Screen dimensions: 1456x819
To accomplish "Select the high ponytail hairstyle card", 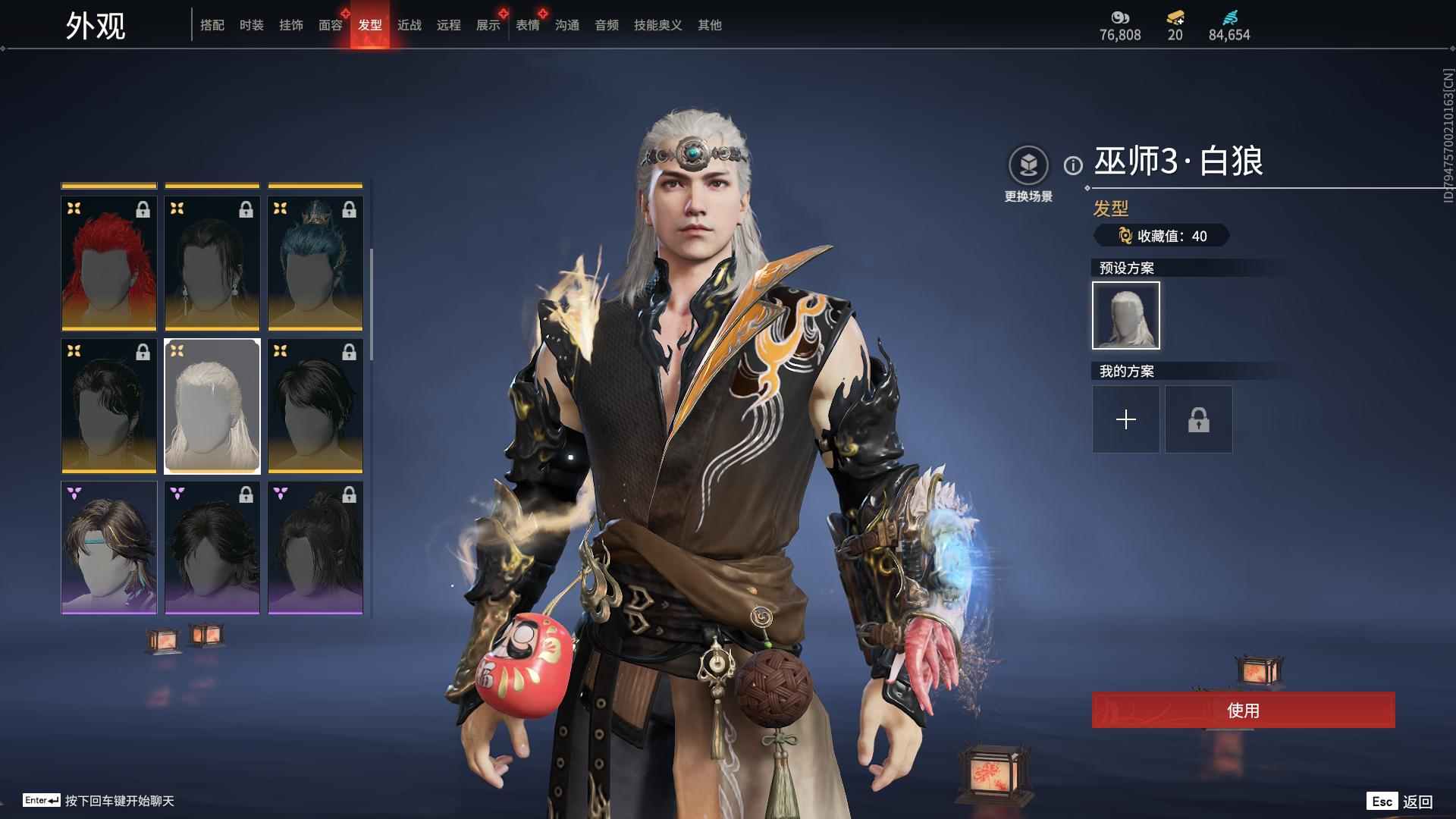I will [315, 548].
